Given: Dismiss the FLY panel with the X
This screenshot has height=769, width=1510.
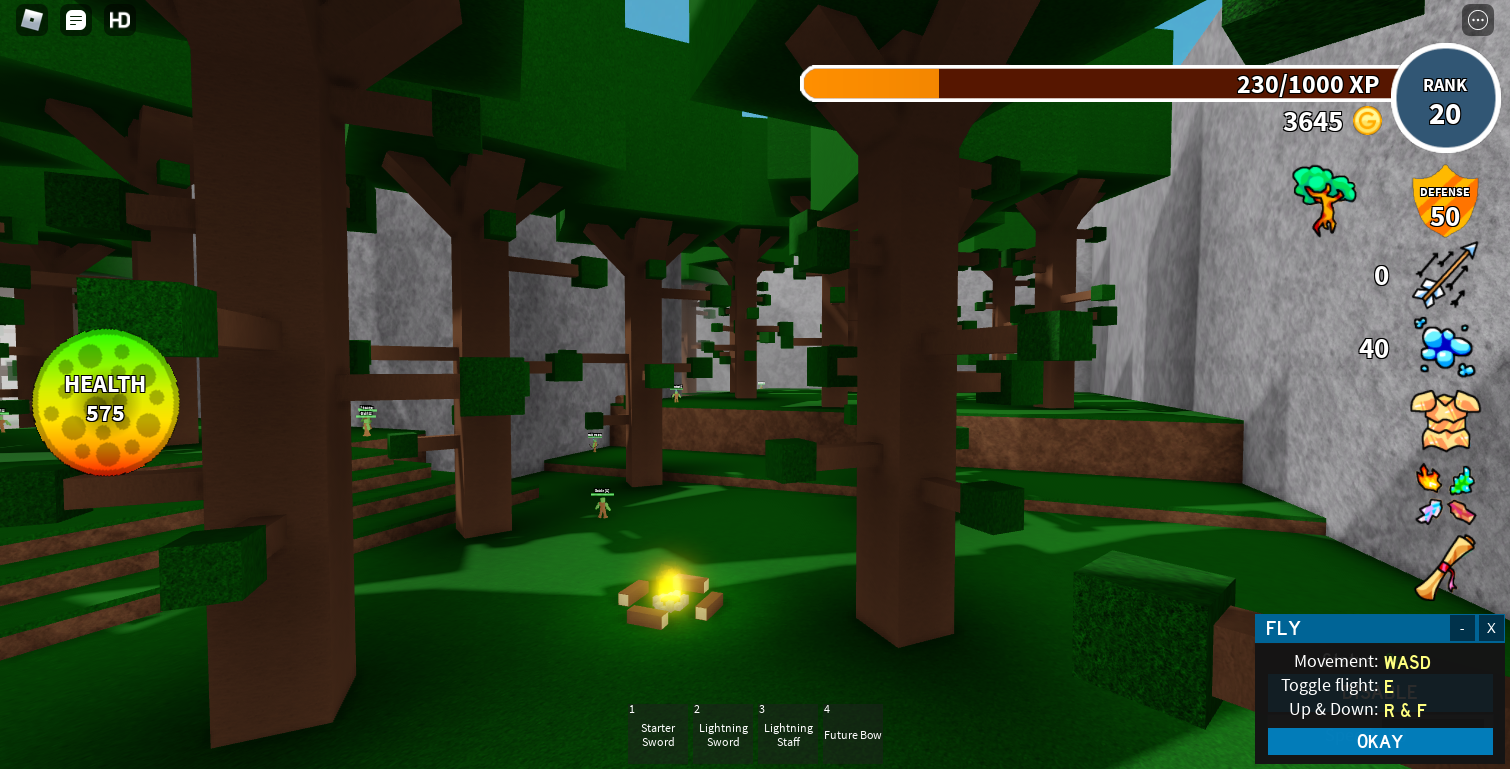Looking at the screenshot, I should 1491,628.
